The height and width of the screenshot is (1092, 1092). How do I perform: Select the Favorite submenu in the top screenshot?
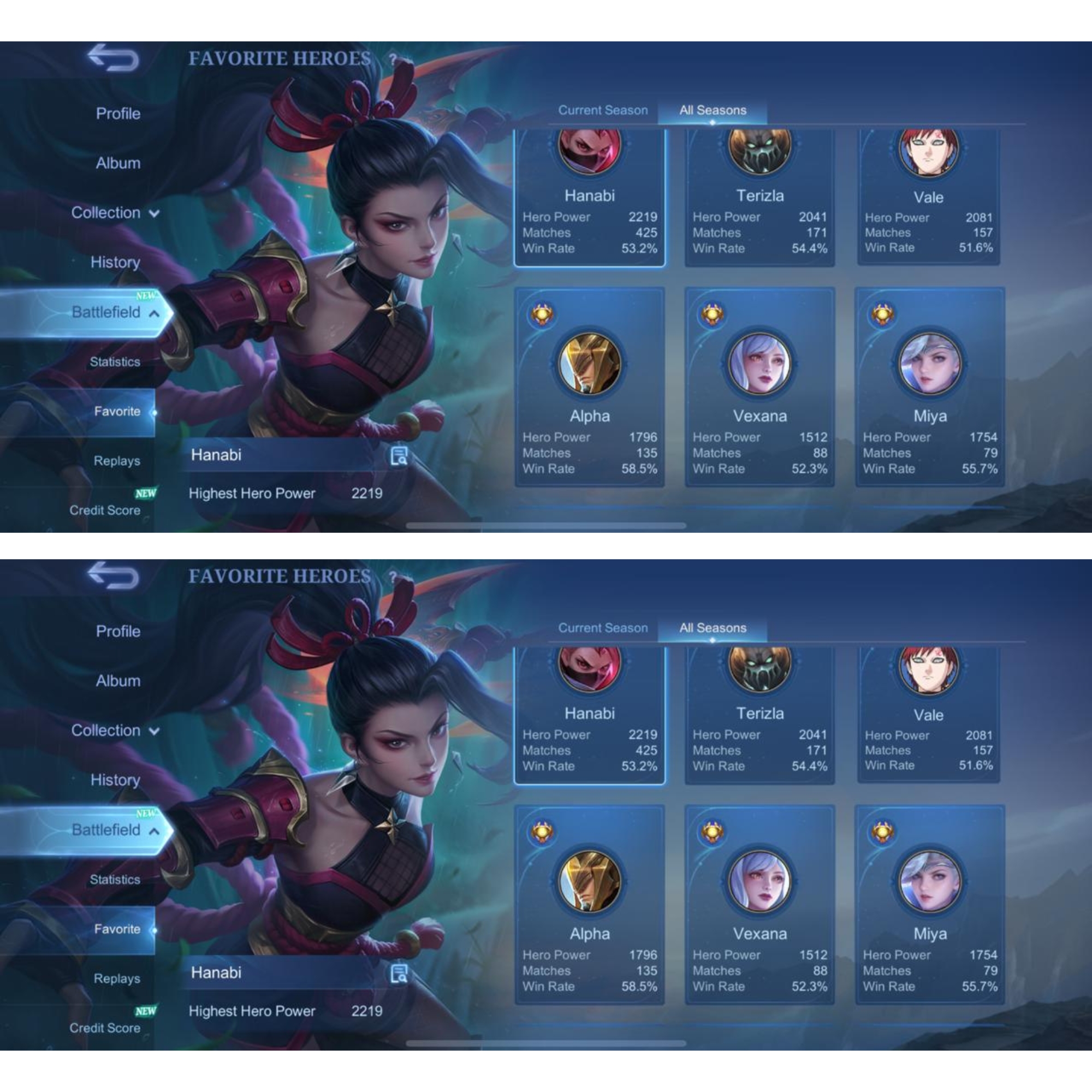click(117, 412)
